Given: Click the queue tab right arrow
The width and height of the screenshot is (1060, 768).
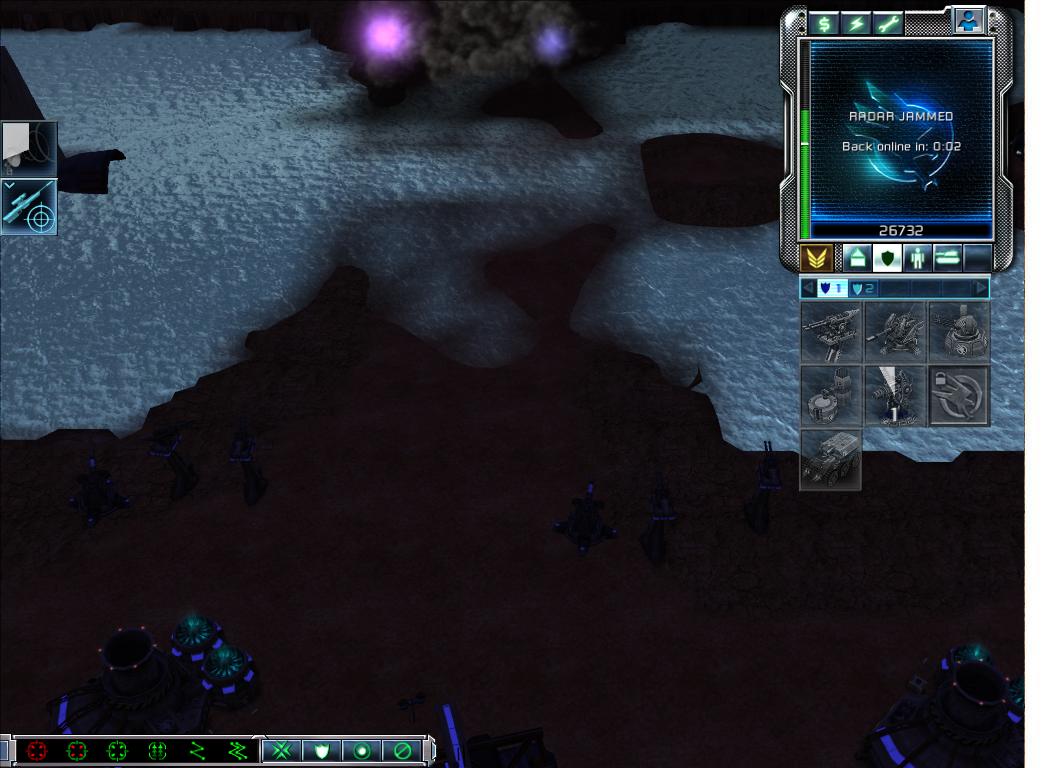Looking at the screenshot, I should point(981,289).
